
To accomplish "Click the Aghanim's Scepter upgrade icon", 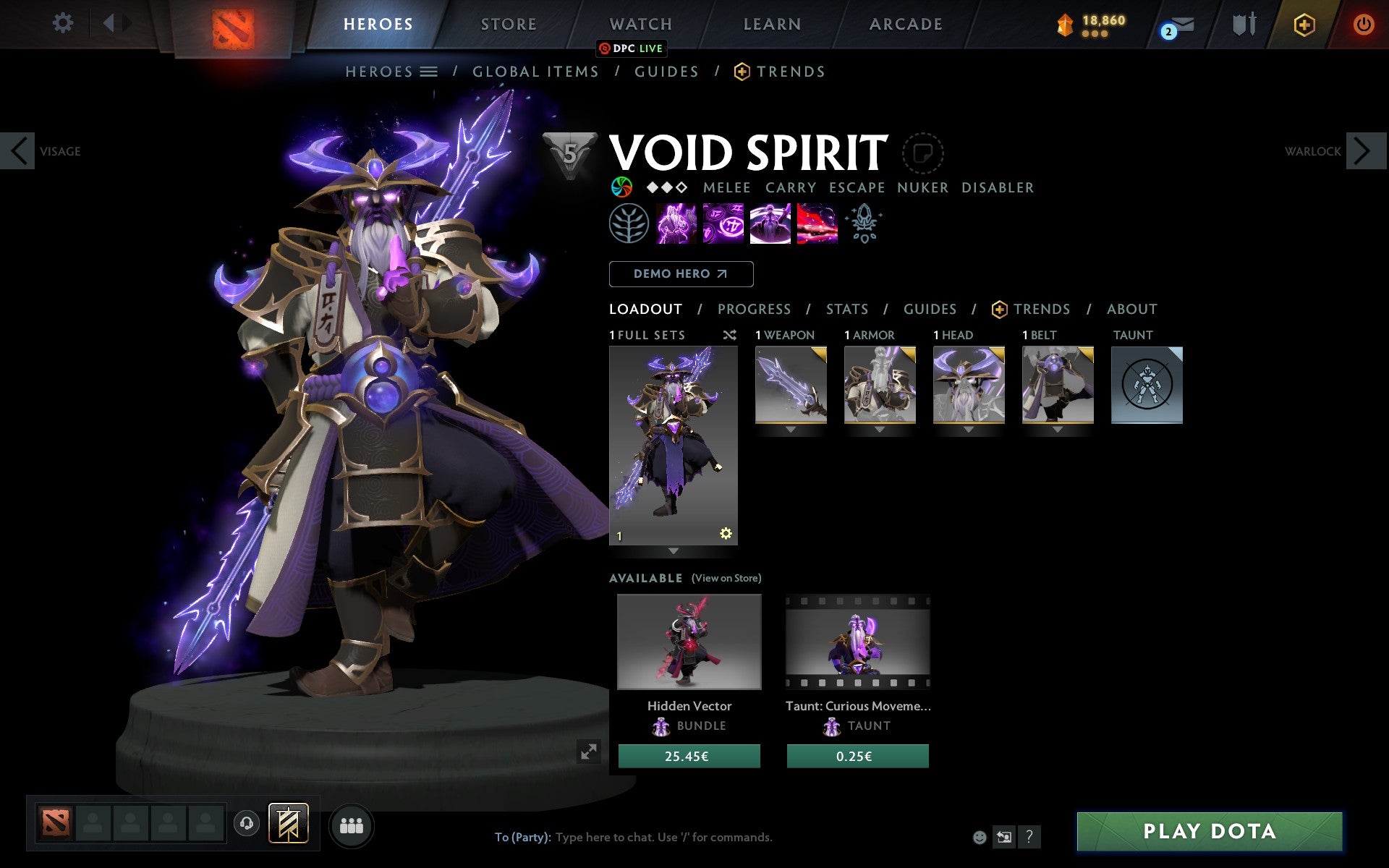I will pos(865,224).
